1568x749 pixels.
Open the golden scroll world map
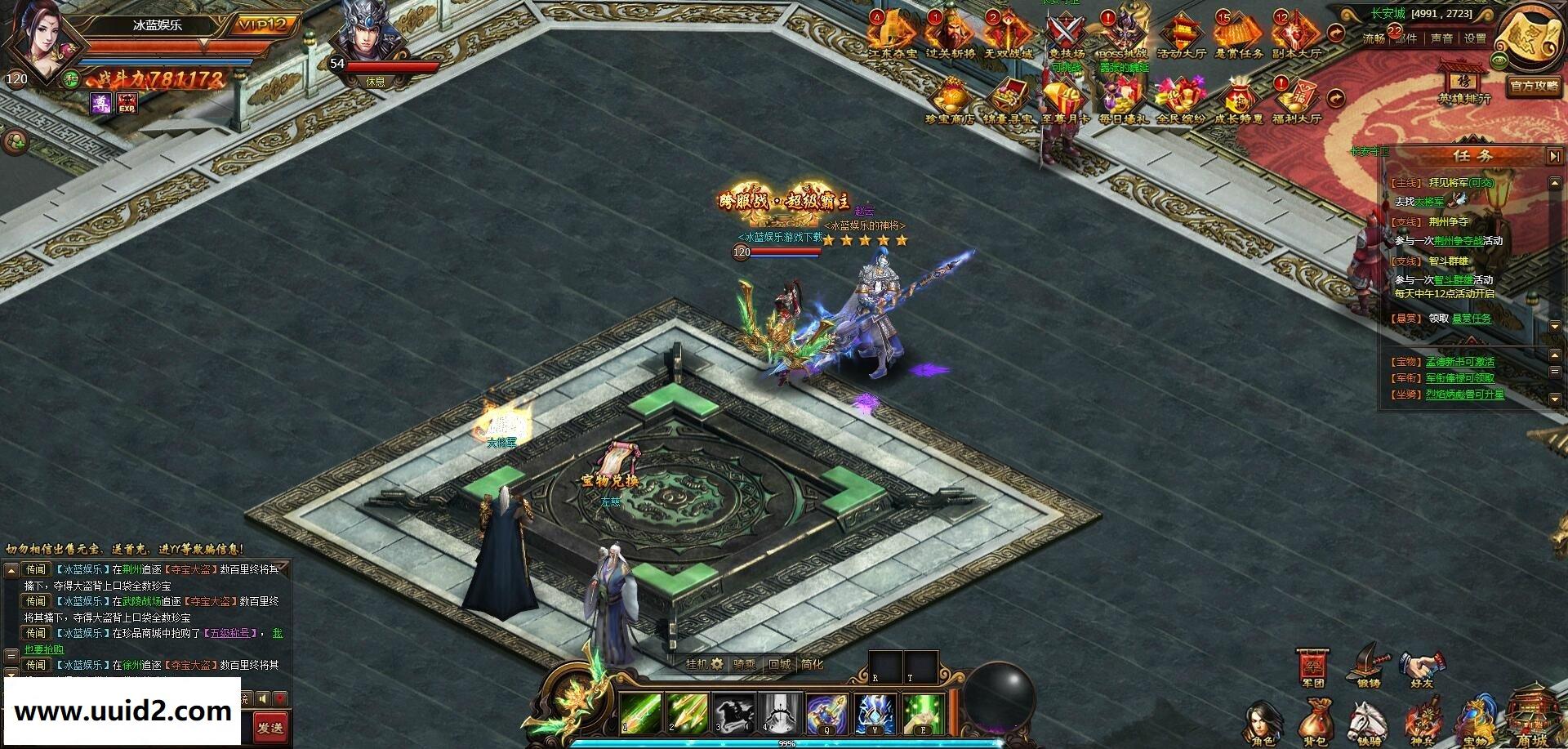[x=1531, y=31]
